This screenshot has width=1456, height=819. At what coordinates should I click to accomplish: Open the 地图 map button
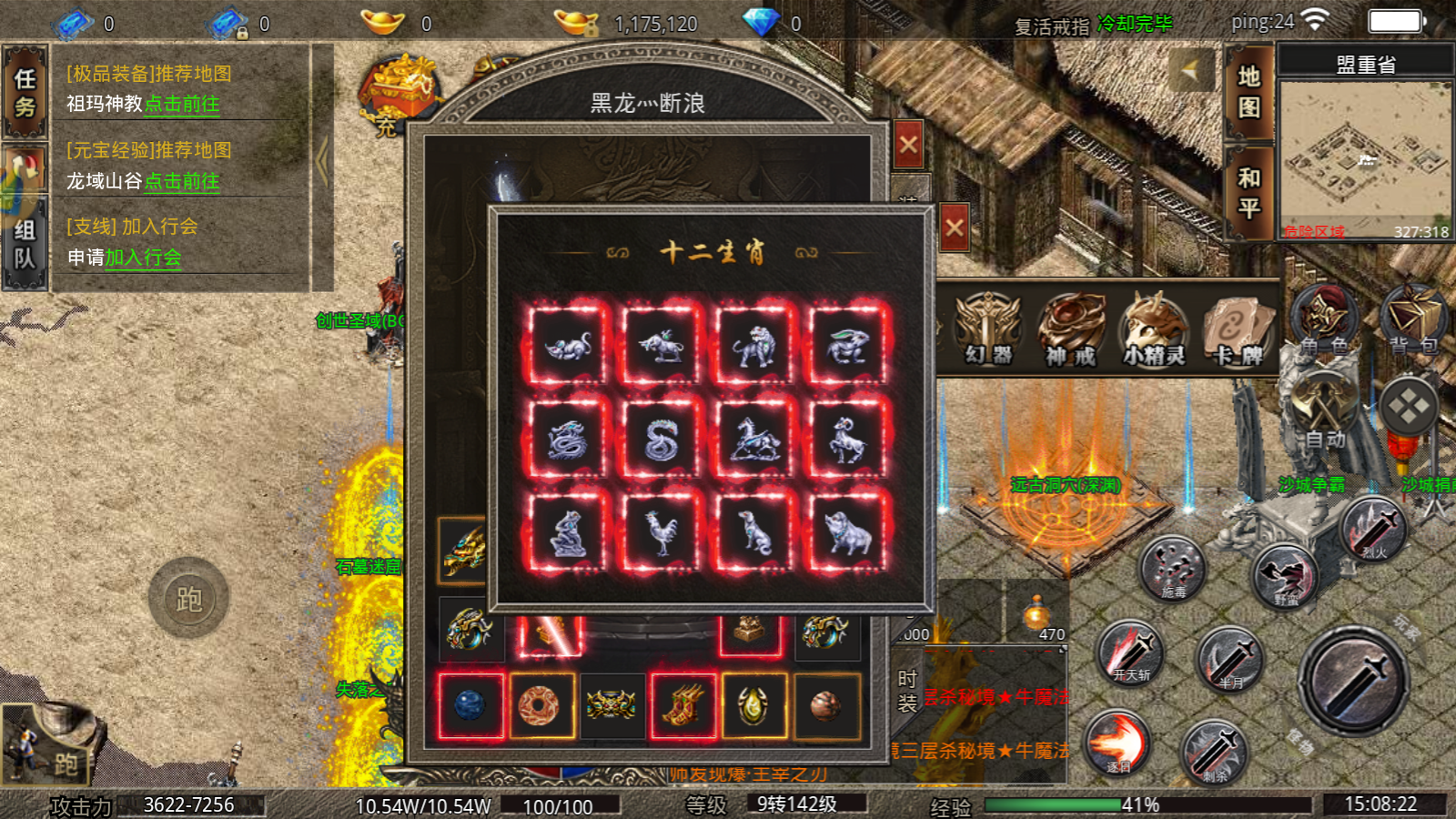pos(1249,91)
